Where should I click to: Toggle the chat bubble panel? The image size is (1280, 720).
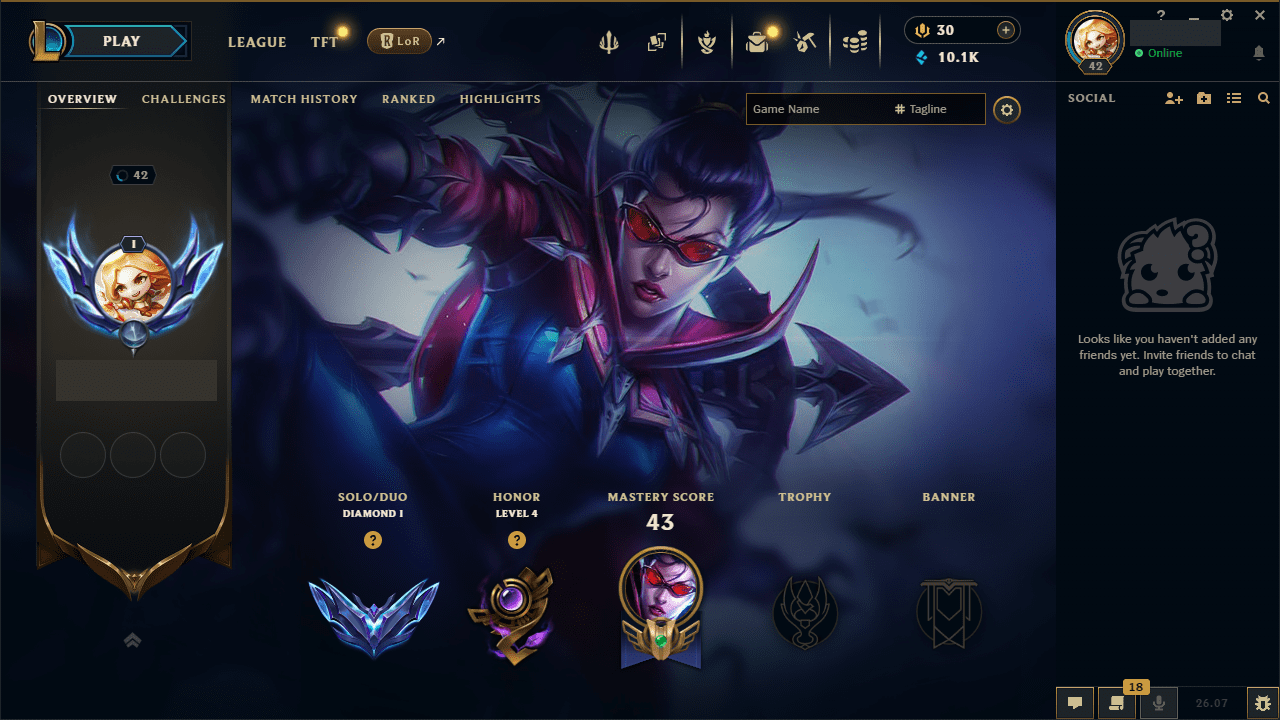tap(1075, 703)
